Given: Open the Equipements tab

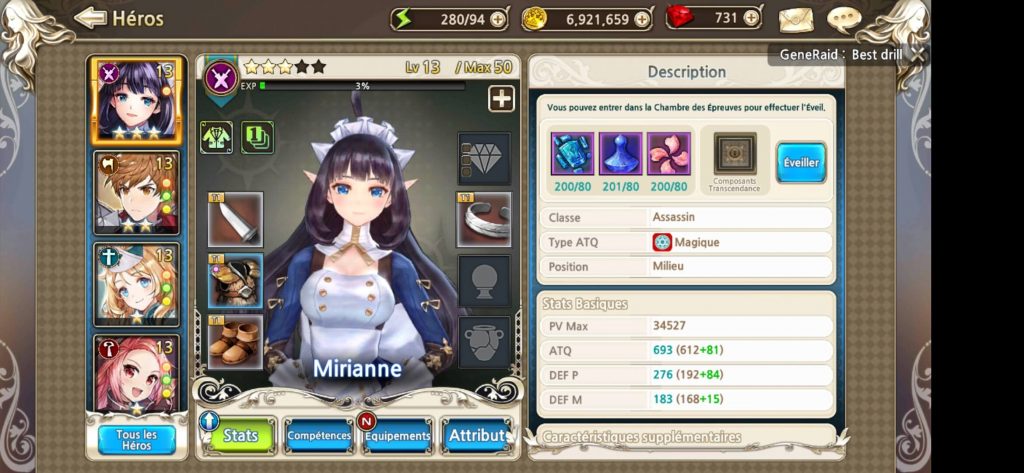Looking at the screenshot, I should coord(398,436).
